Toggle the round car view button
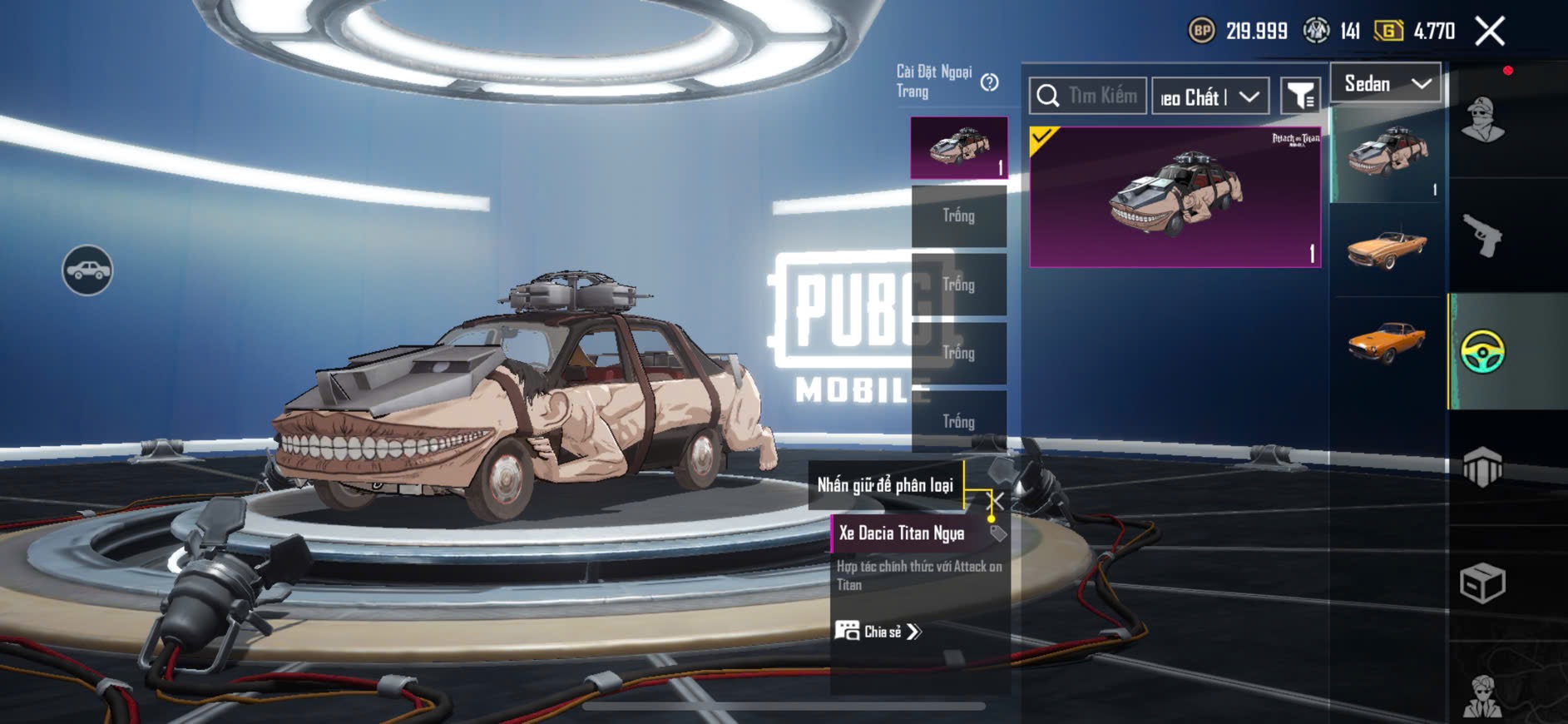 (87, 270)
